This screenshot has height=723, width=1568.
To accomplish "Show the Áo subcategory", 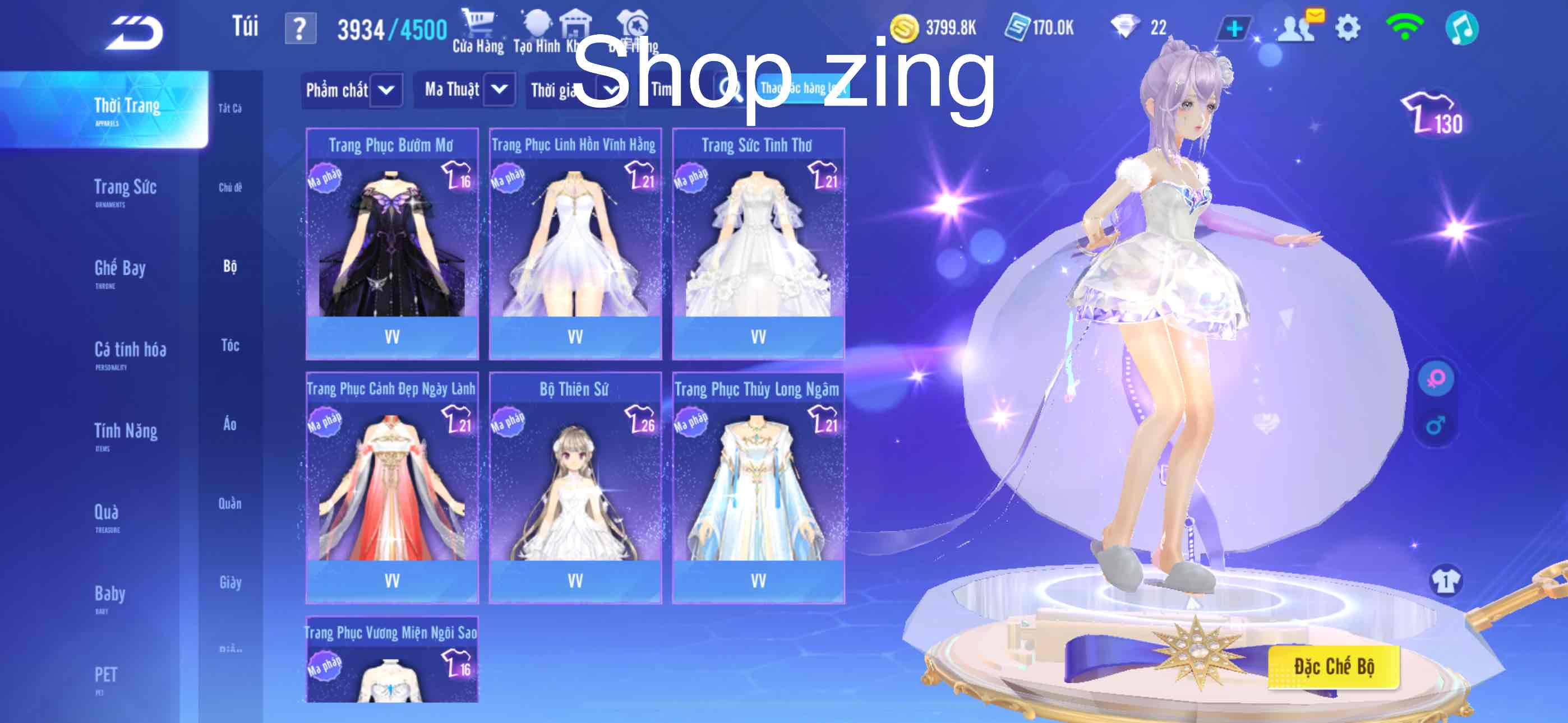I will click(x=230, y=424).
